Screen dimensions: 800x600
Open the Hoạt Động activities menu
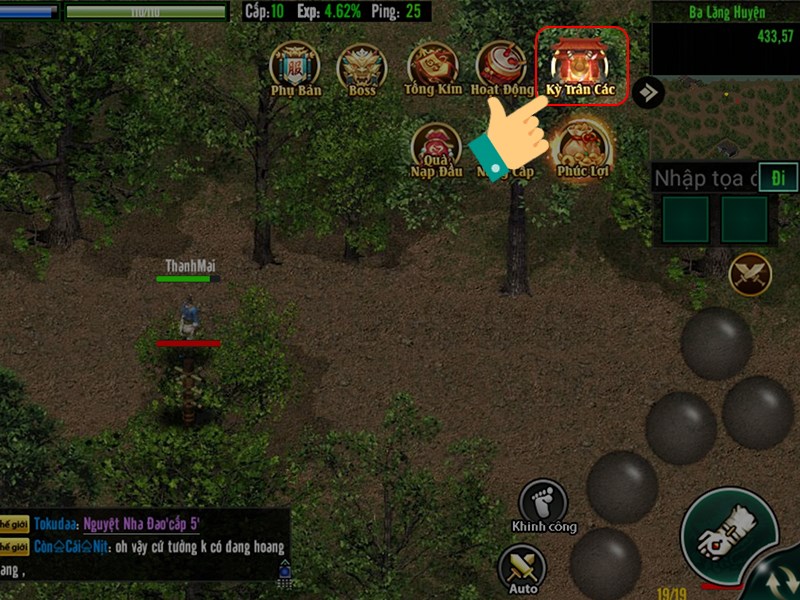point(500,66)
